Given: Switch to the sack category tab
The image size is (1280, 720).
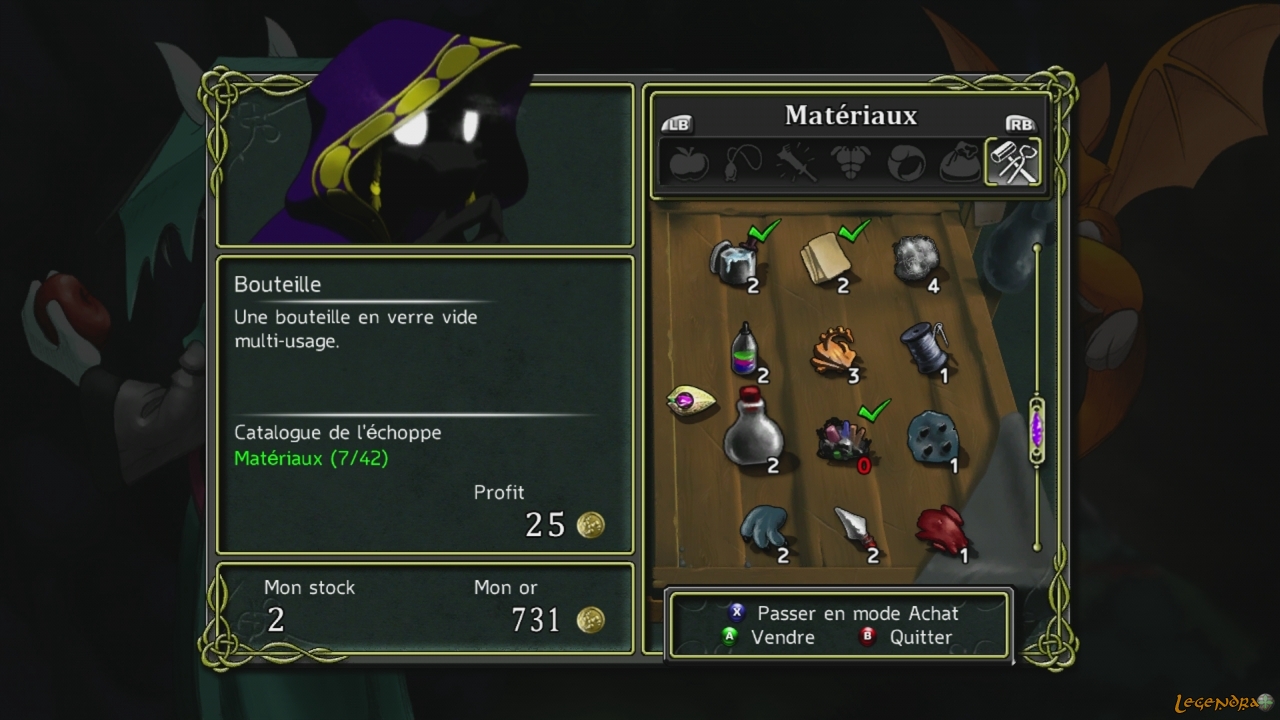Looking at the screenshot, I should coord(960,163).
